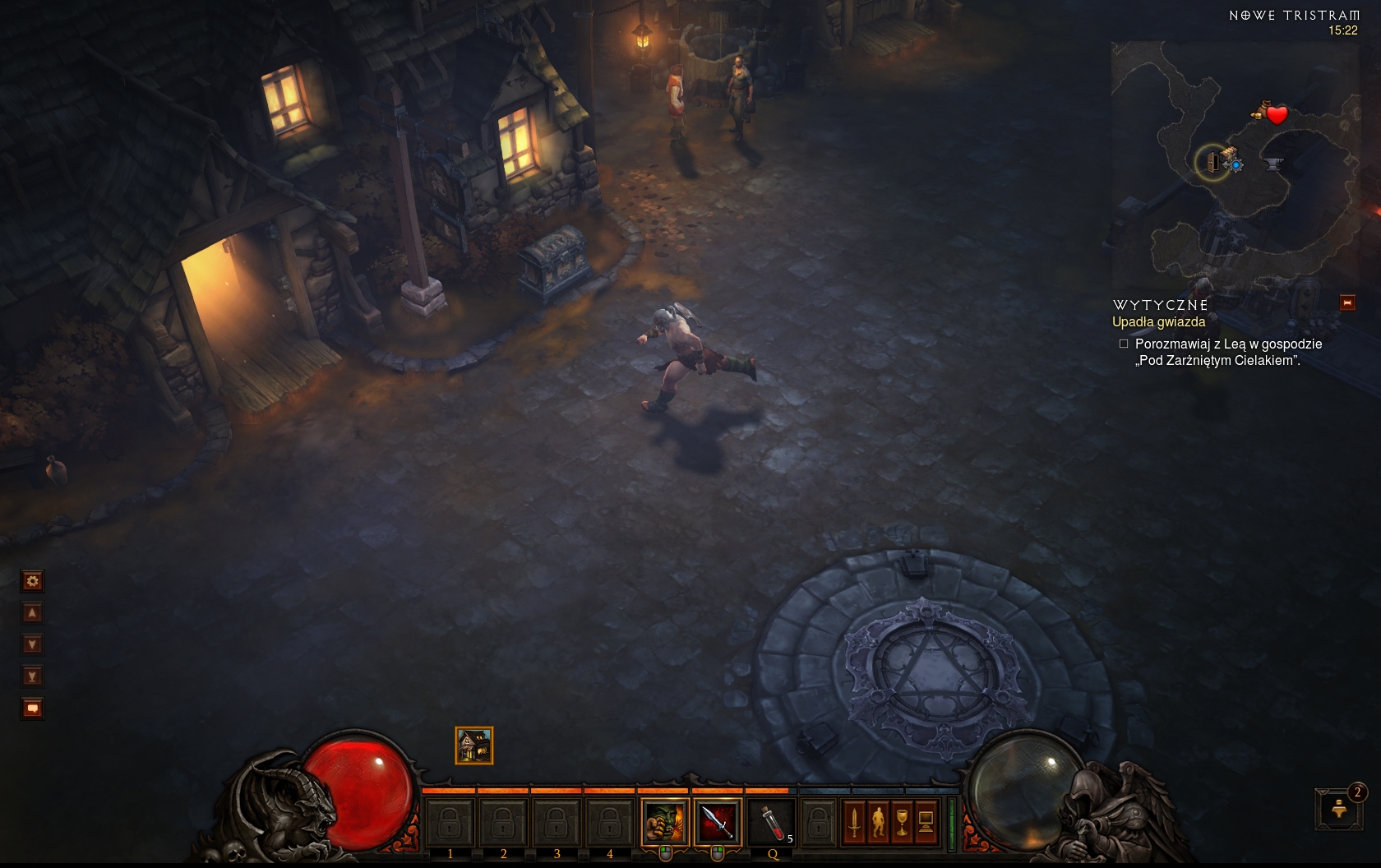Viewport: 1381px width, 868px height.
Task: Collapse the objectives tracker with the red button
Action: tap(1347, 303)
